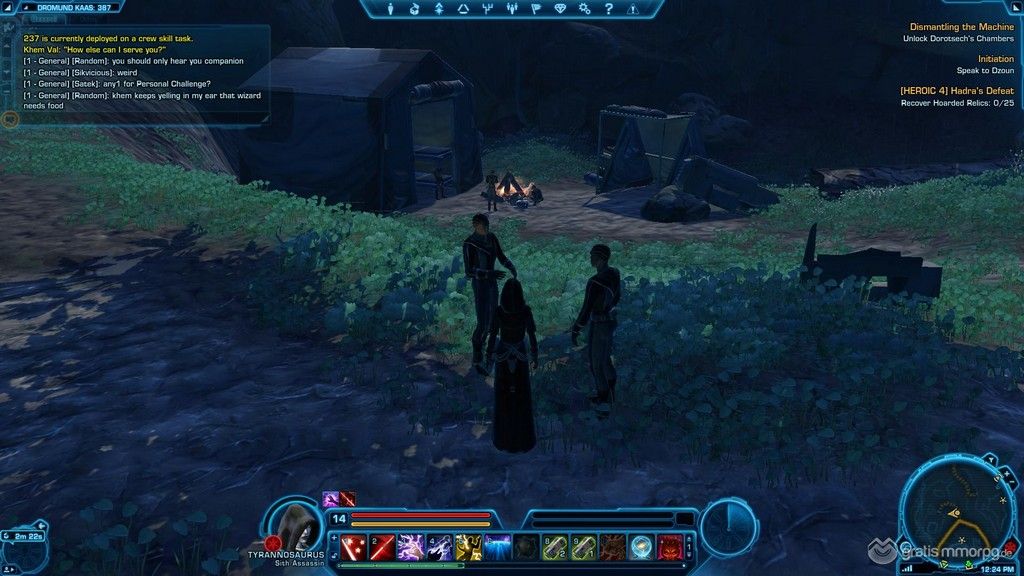Activate the red lightsaber slash ability in slot two

click(381, 547)
